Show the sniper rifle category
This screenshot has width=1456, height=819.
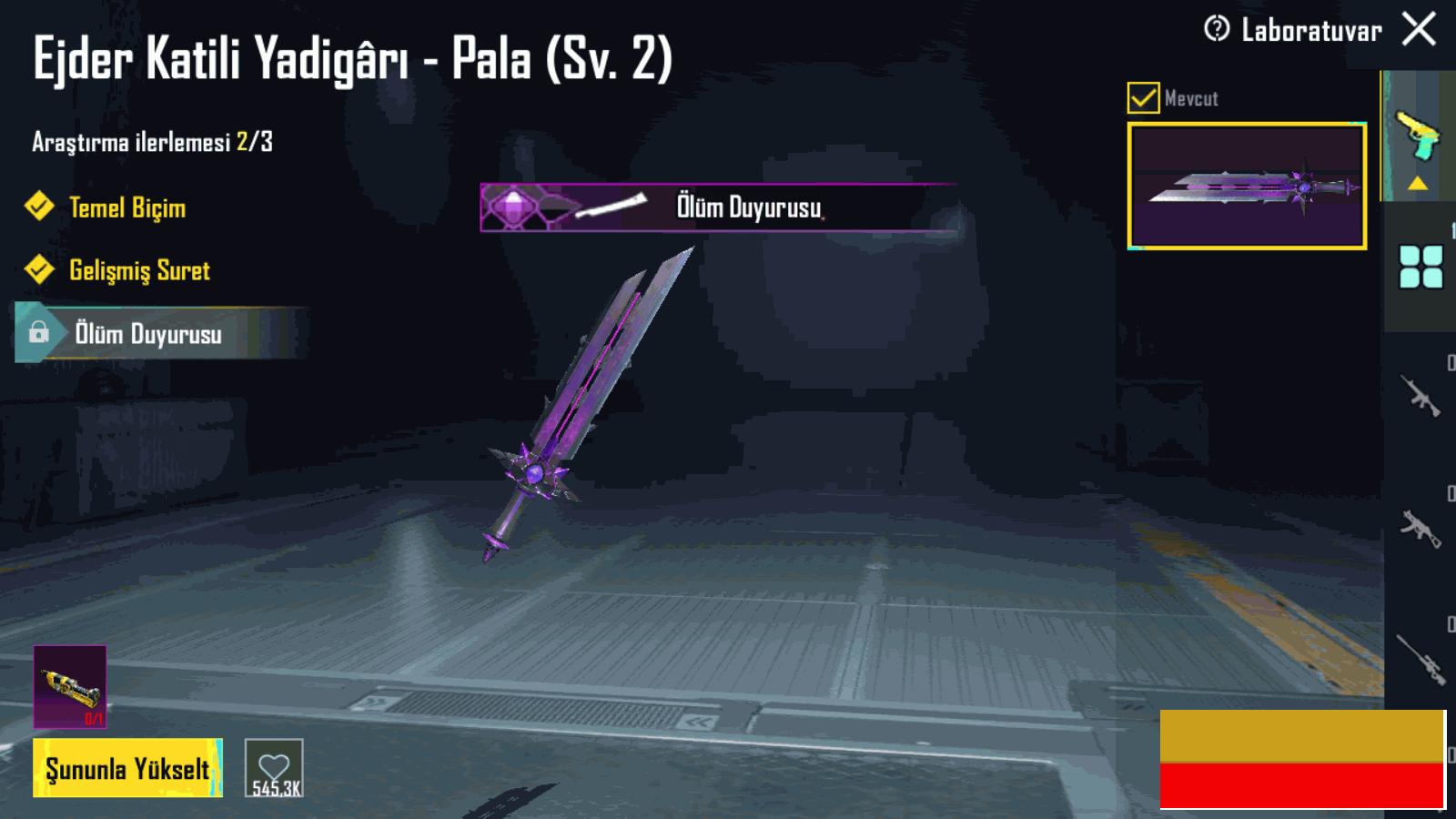tap(1421, 658)
